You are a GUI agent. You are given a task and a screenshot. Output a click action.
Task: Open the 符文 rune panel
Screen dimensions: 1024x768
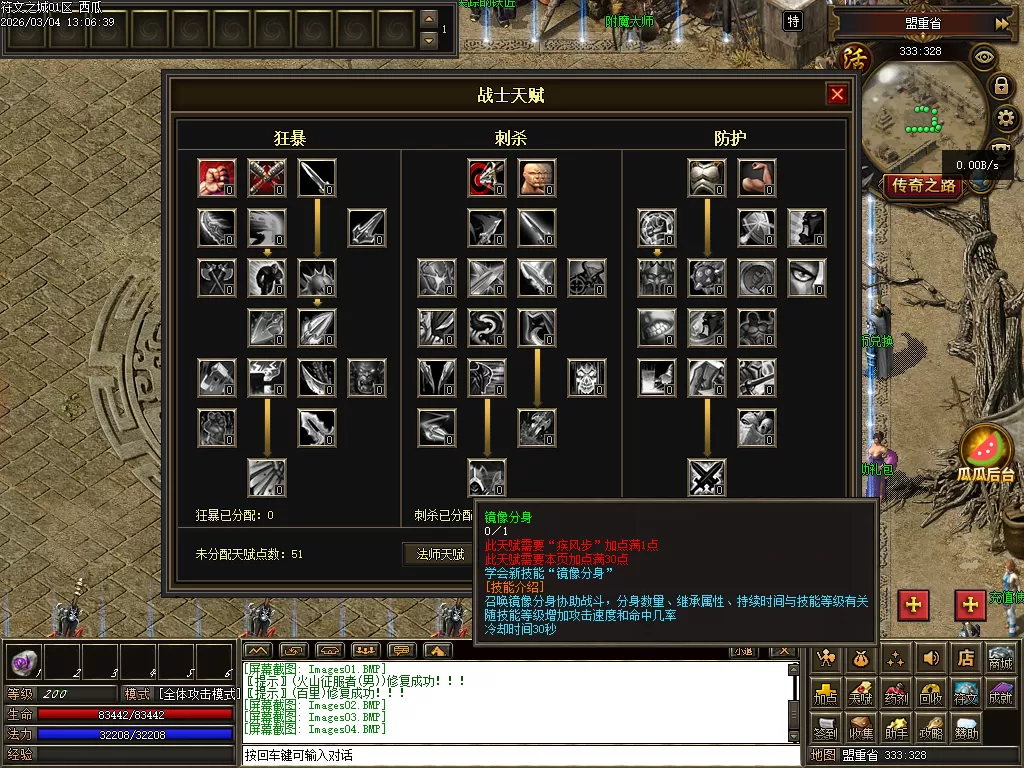[x=966, y=693]
